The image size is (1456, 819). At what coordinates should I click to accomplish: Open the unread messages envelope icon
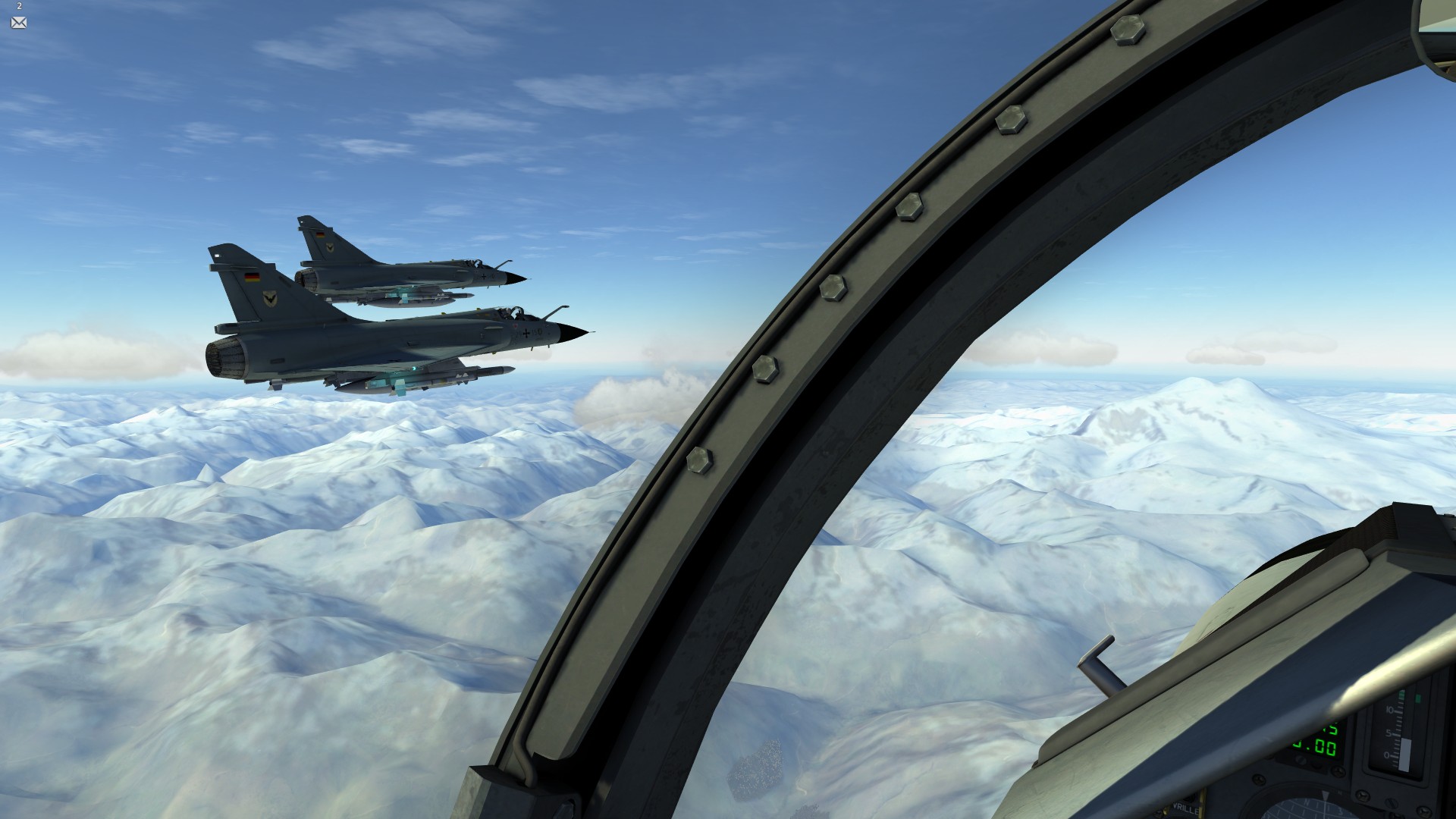tap(19, 23)
